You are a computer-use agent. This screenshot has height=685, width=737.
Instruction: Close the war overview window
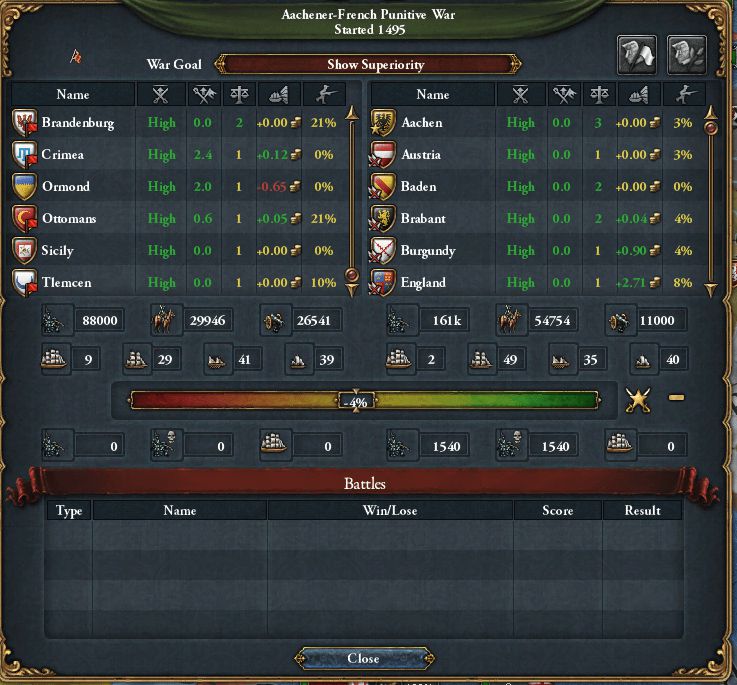363,658
